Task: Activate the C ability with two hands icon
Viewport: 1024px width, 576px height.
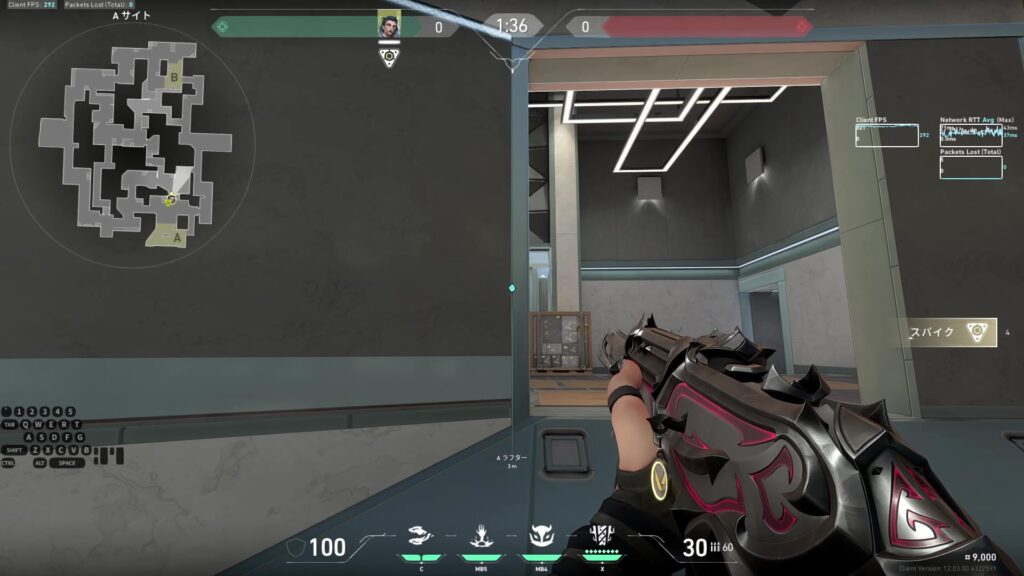Action: pos(422,536)
